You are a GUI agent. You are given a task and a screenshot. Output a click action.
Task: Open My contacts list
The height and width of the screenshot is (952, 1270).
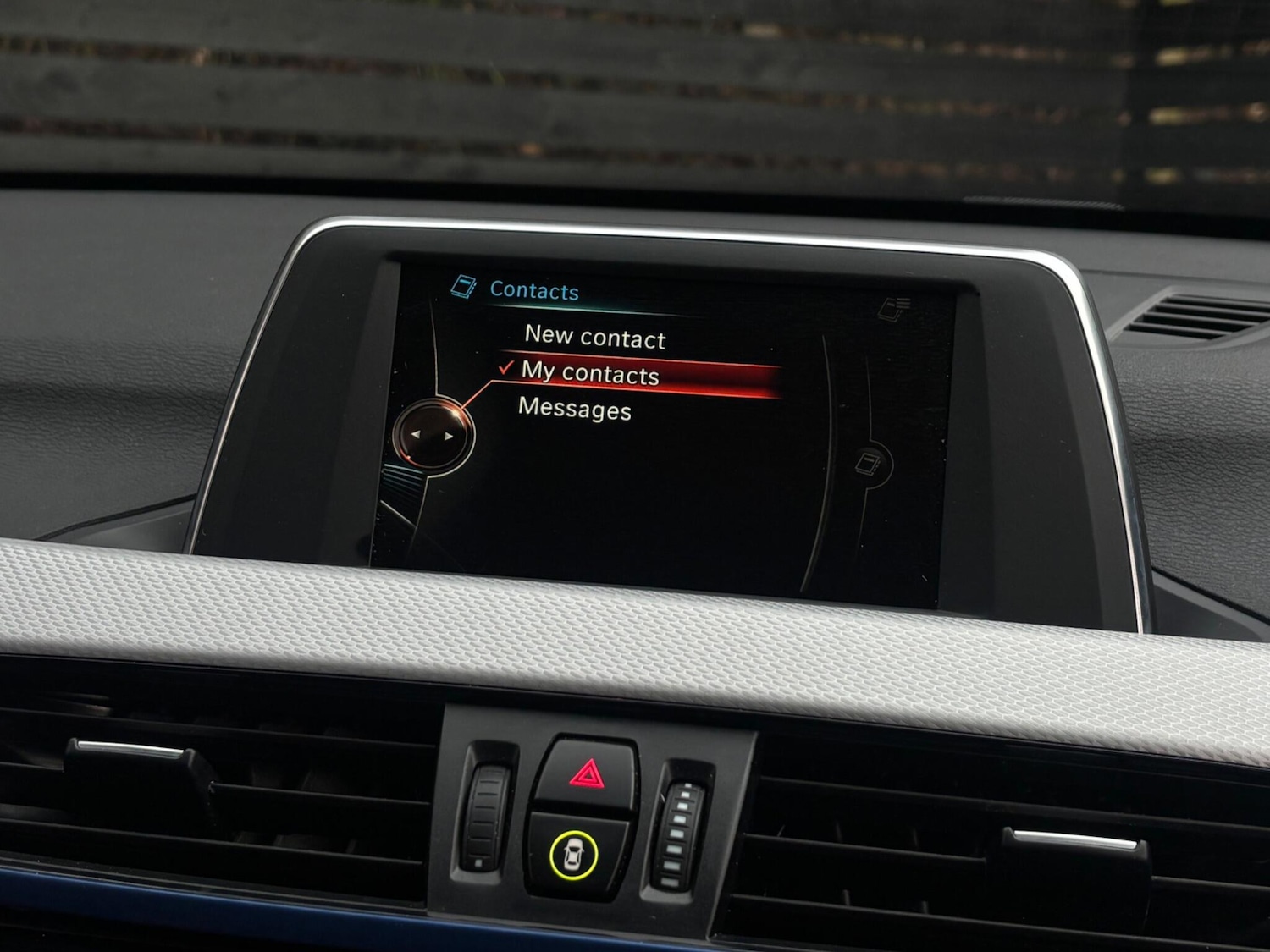tap(590, 373)
